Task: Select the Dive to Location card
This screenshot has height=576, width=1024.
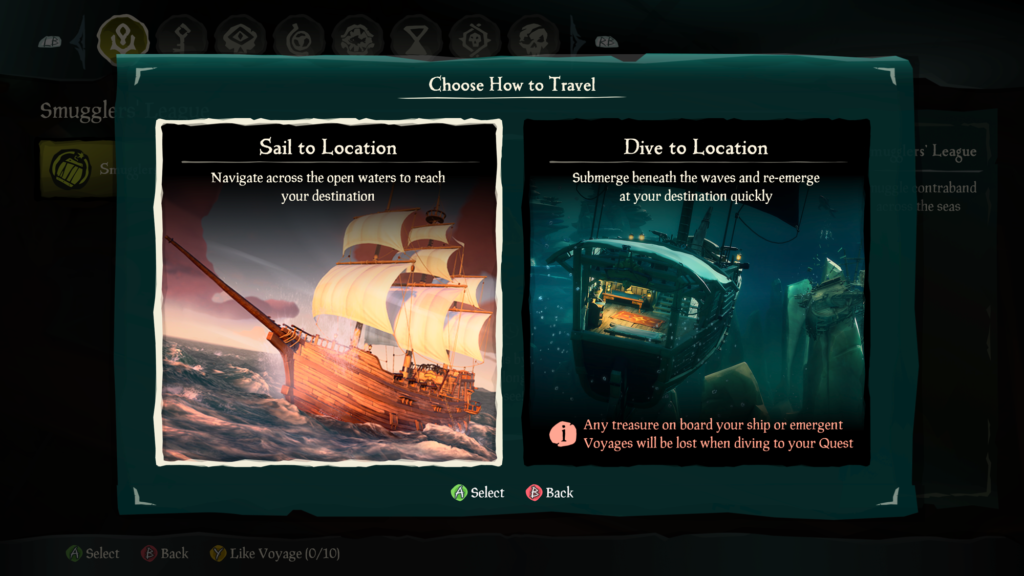Action: click(x=696, y=292)
